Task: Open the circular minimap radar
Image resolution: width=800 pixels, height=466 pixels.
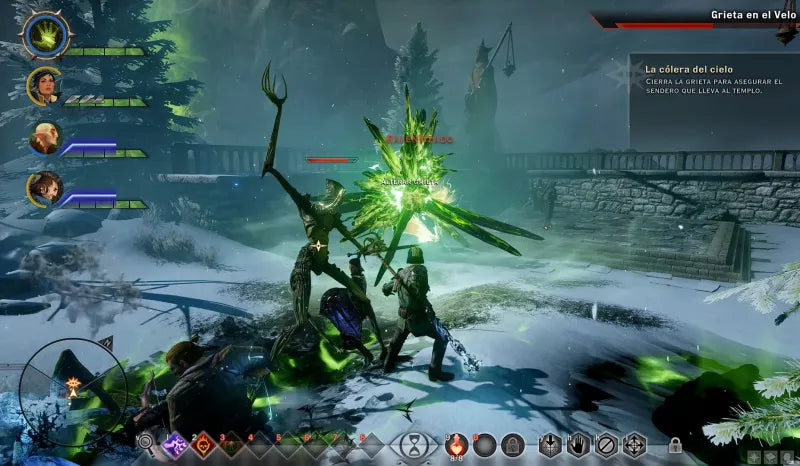Action: coord(73,384)
